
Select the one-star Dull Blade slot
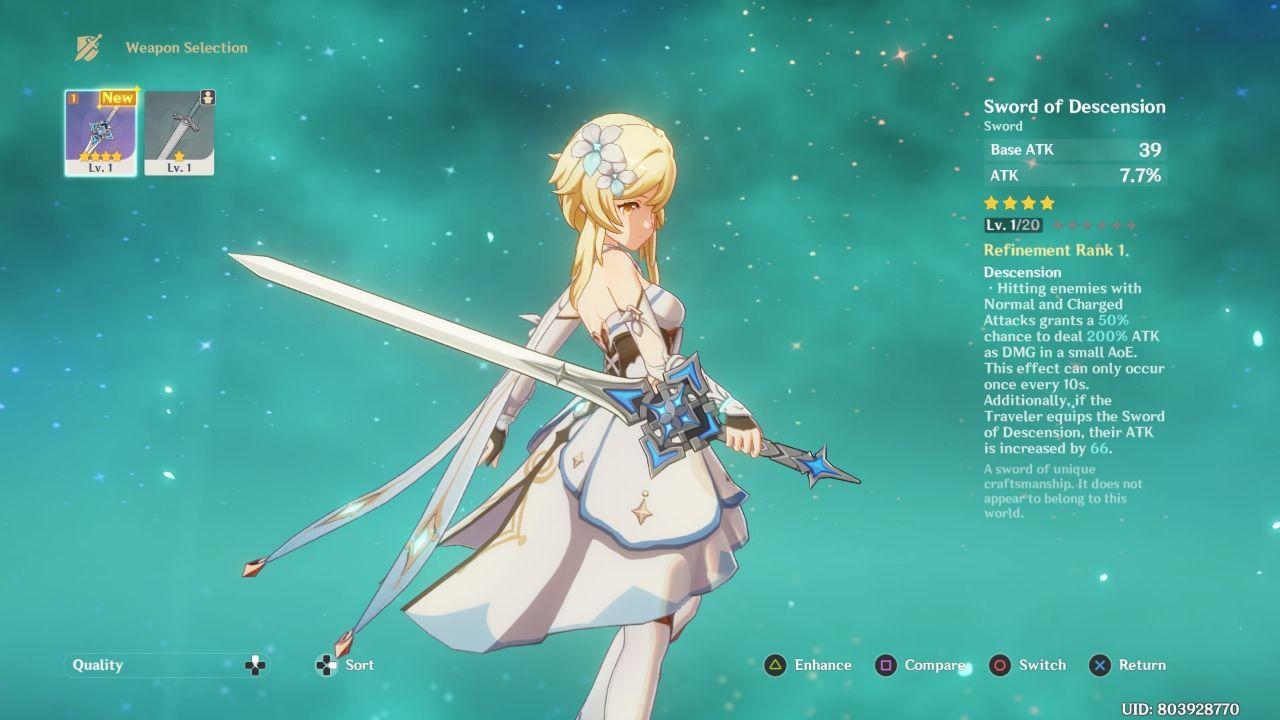(x=179, y=132)
